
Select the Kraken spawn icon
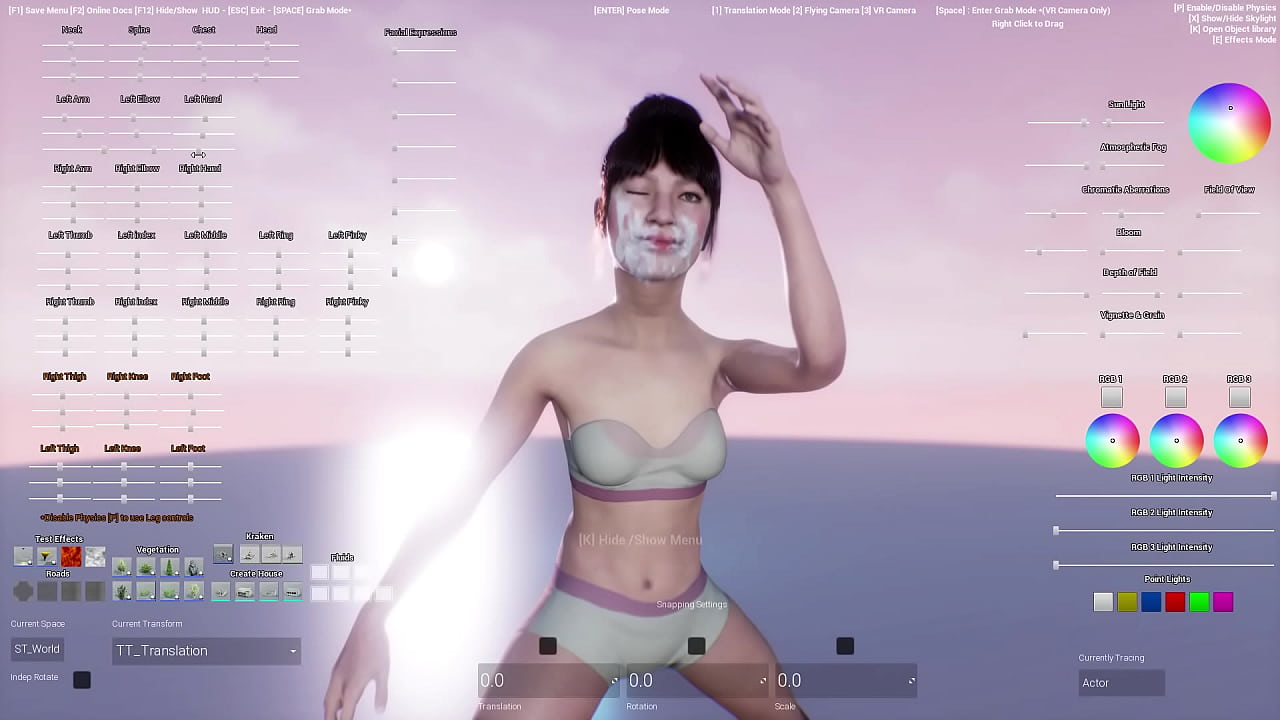coord(222,553)
